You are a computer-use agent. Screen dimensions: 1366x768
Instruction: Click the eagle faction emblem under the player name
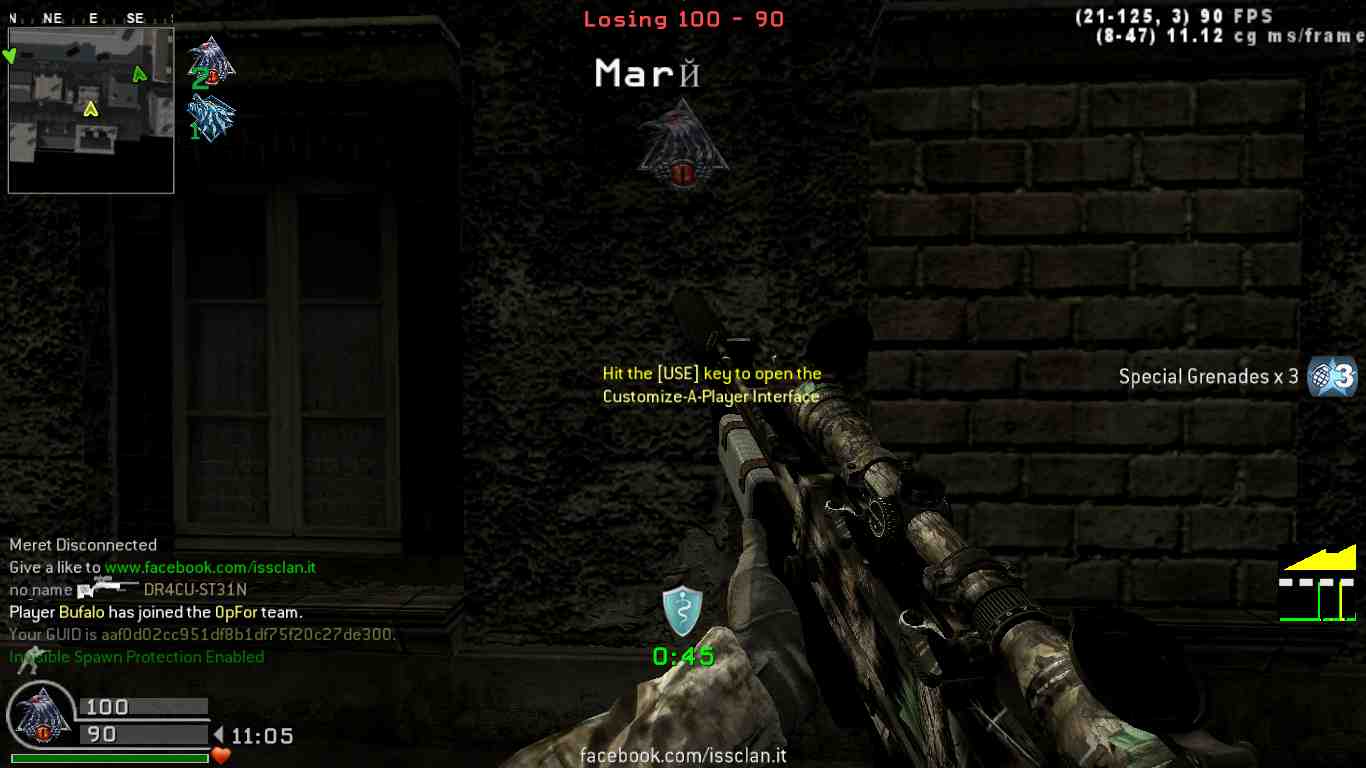(683, 144)
